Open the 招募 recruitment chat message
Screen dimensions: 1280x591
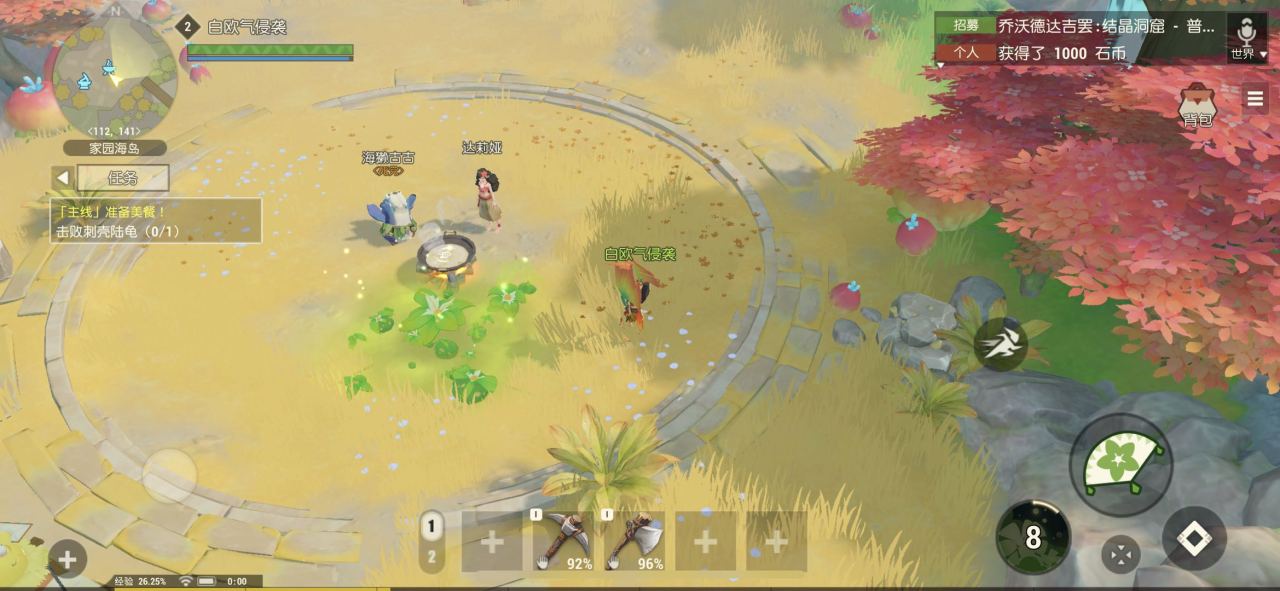tap(1080, 26)
